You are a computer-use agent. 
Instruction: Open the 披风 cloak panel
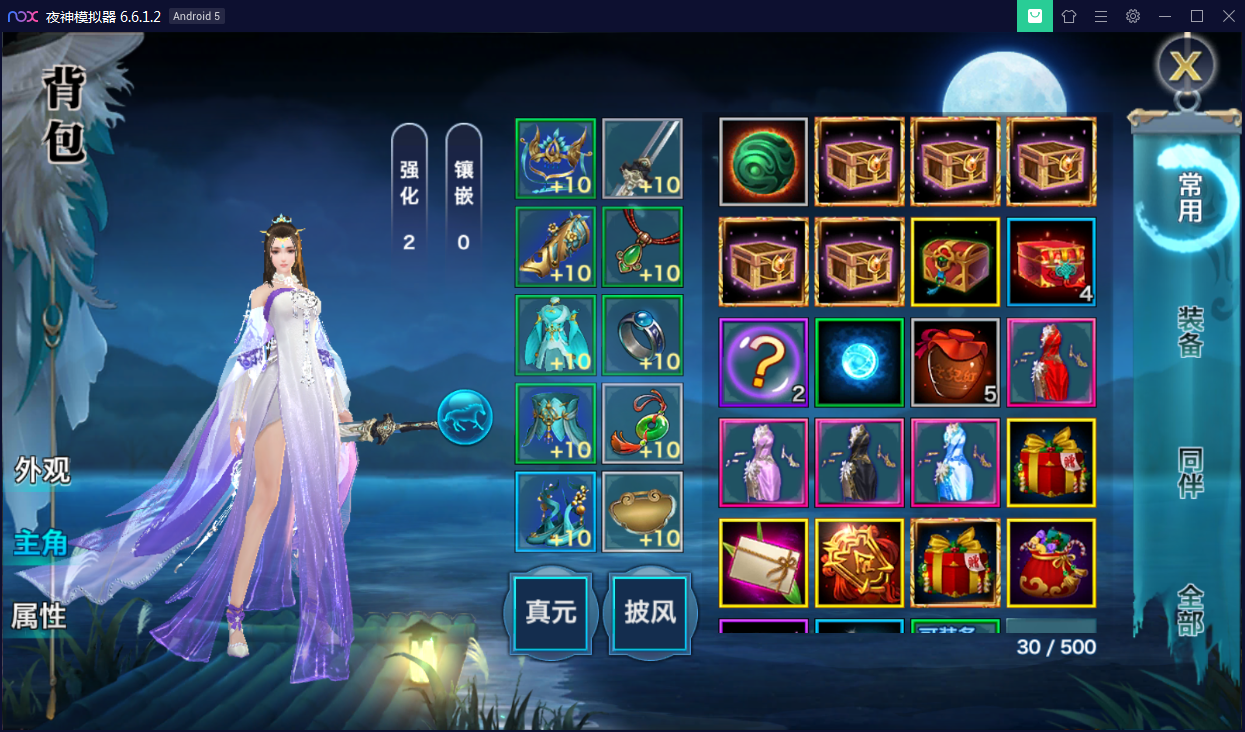[x=650, y=613]
